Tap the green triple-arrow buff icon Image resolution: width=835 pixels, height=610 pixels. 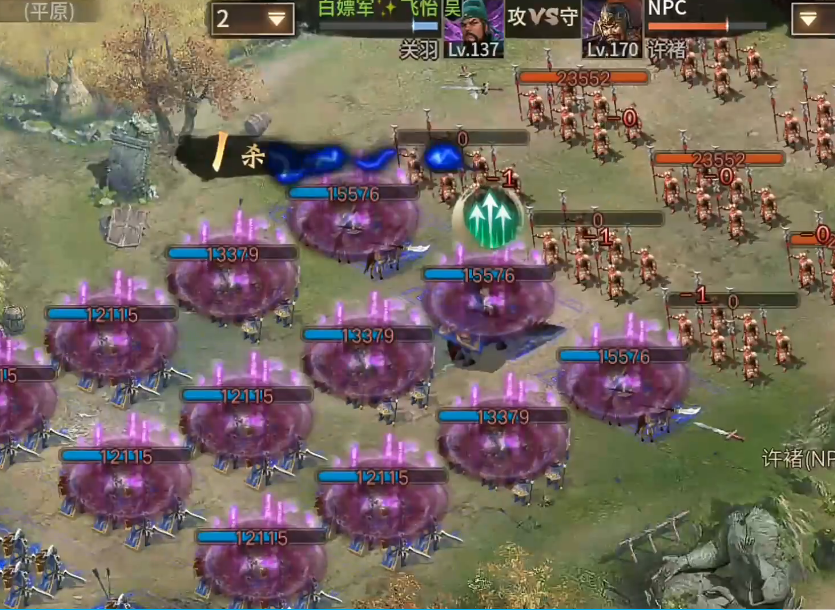pyautogui.click(x=487, y=217)
